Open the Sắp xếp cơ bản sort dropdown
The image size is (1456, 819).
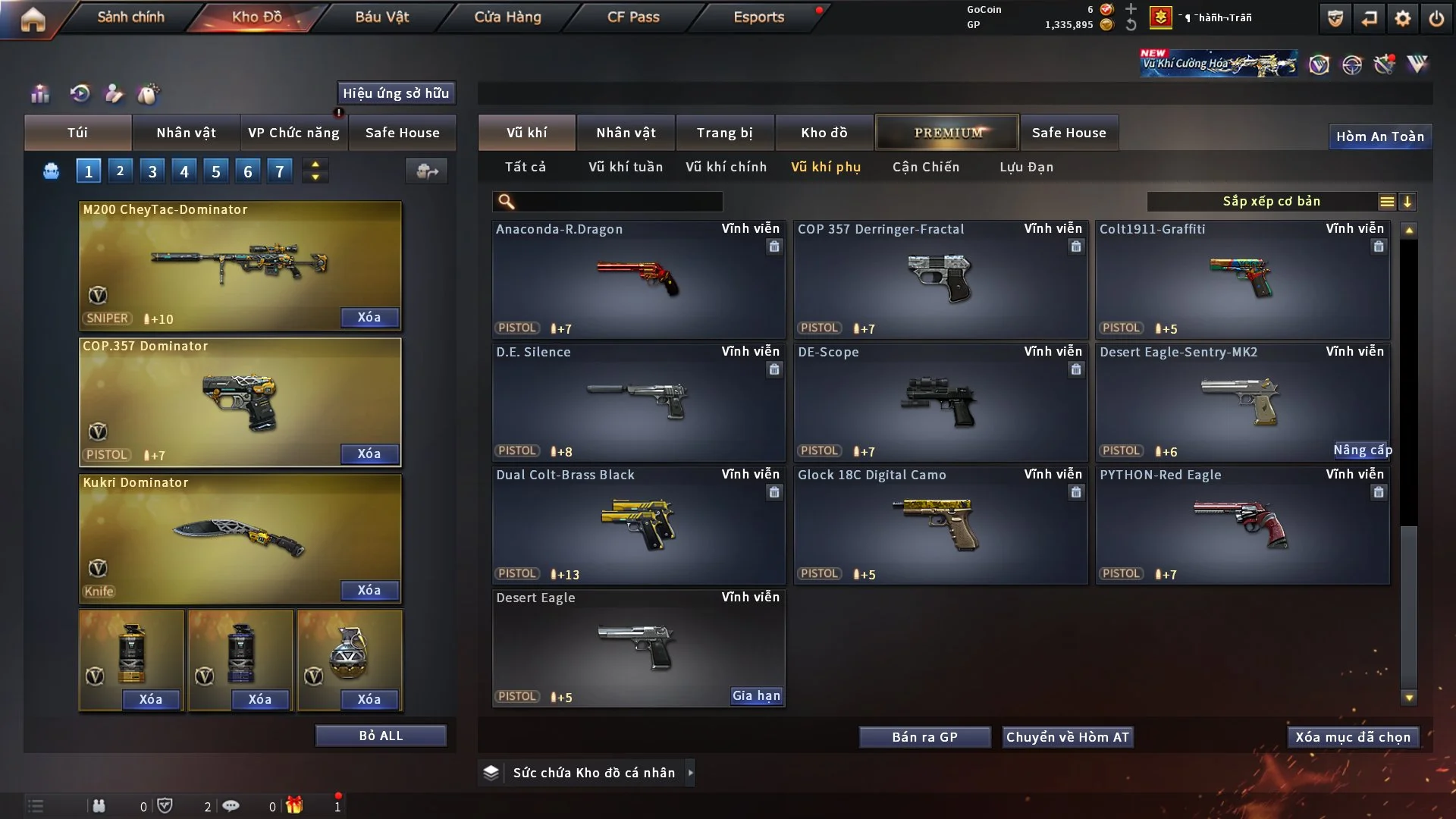(x=1271, y=201)
